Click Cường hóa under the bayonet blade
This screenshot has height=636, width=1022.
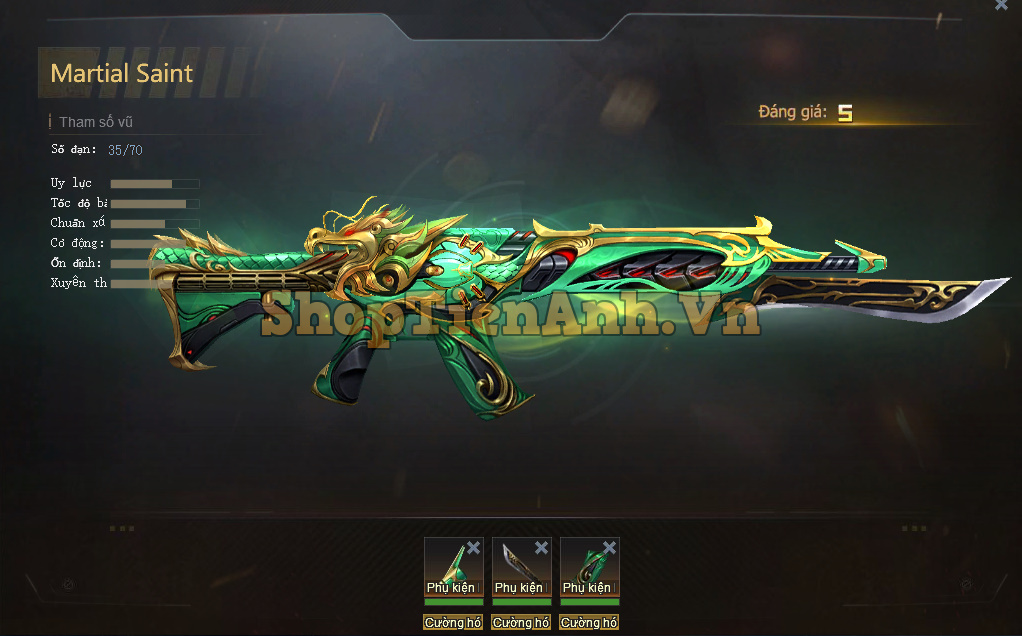(521, 622)
